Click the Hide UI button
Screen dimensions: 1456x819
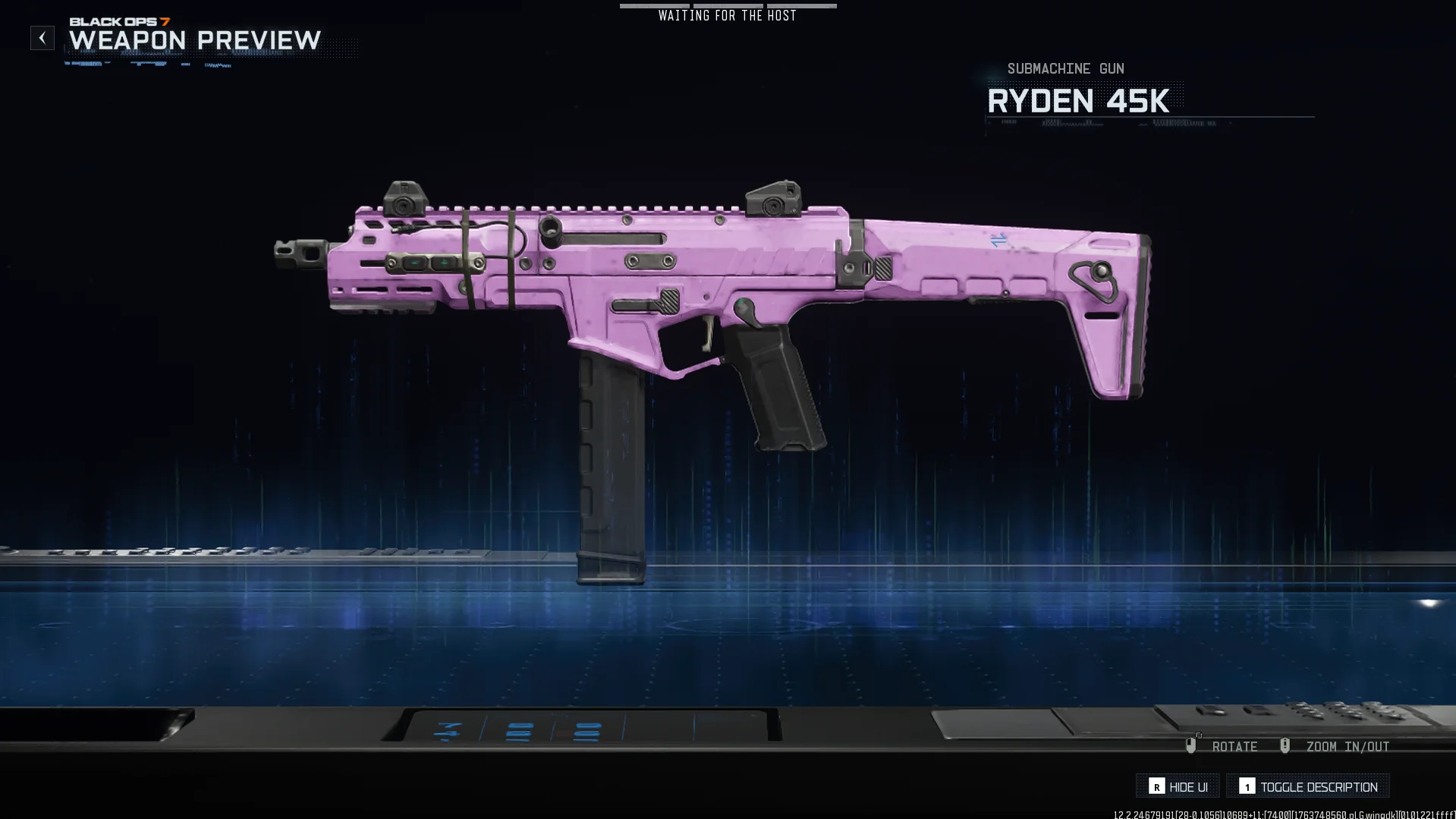1178,786
